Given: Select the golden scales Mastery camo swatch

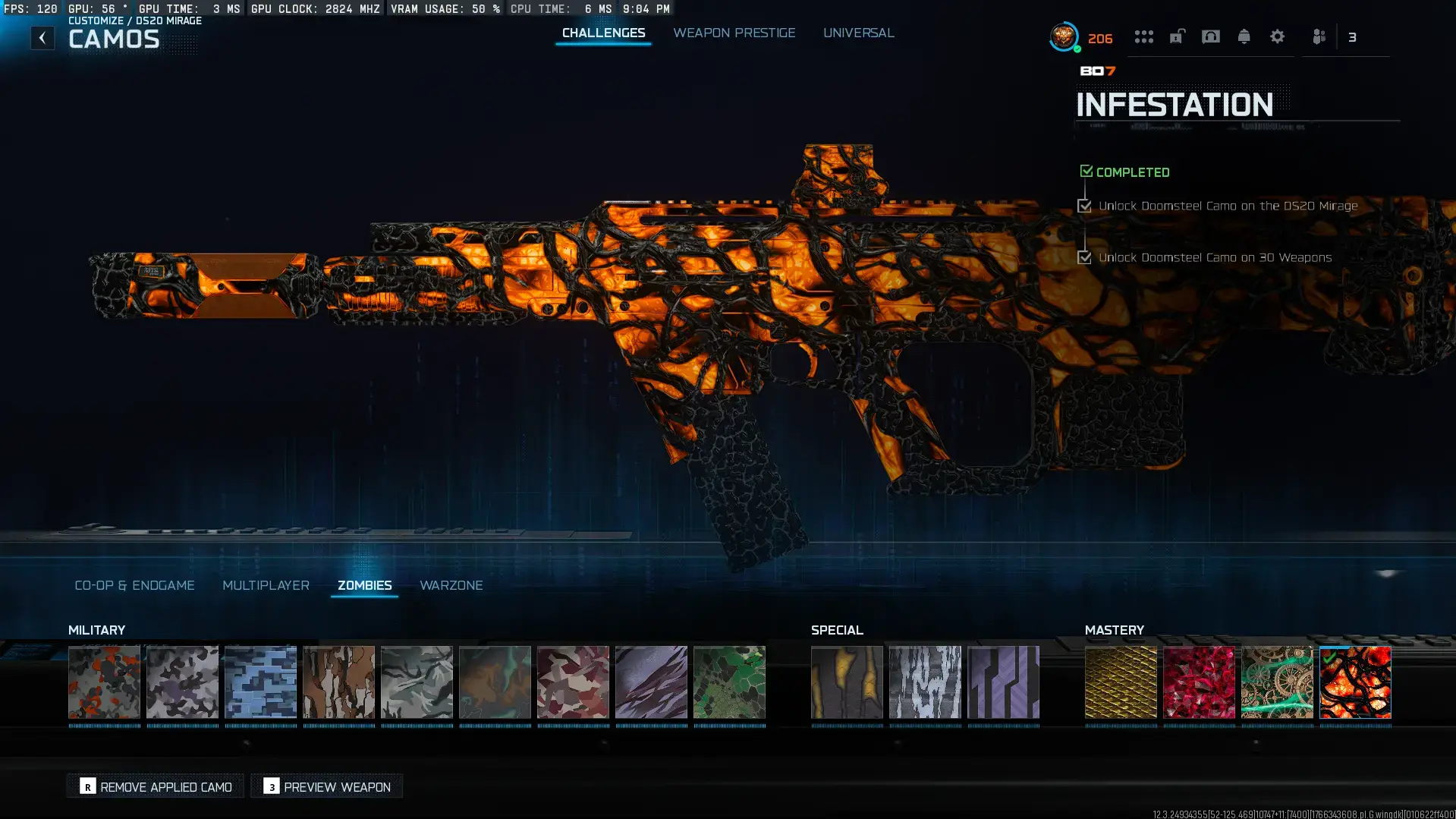Looking at the screenshot, I should (x=1121, y=682).
